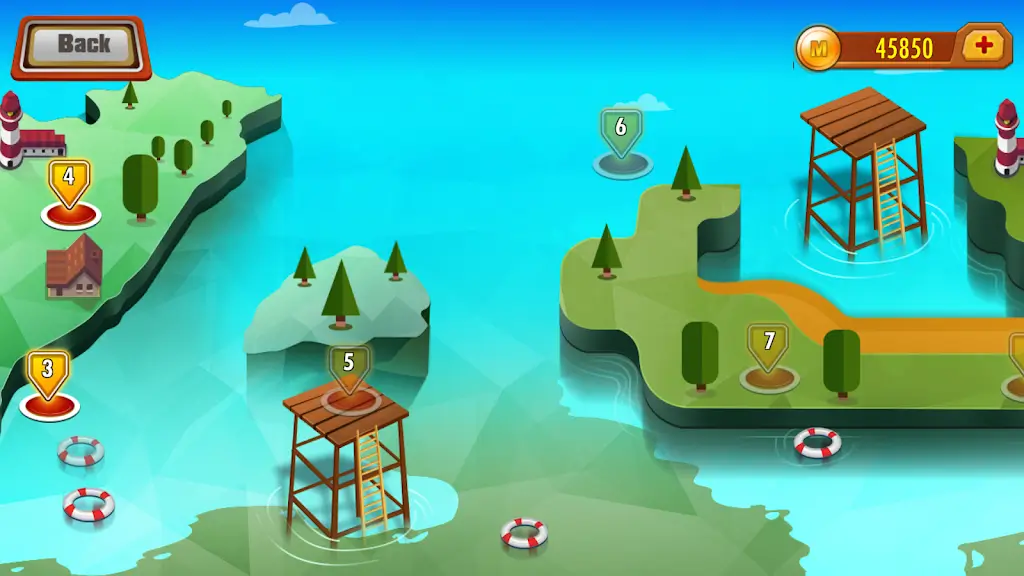Go back using the Back button

coord(82,45)
